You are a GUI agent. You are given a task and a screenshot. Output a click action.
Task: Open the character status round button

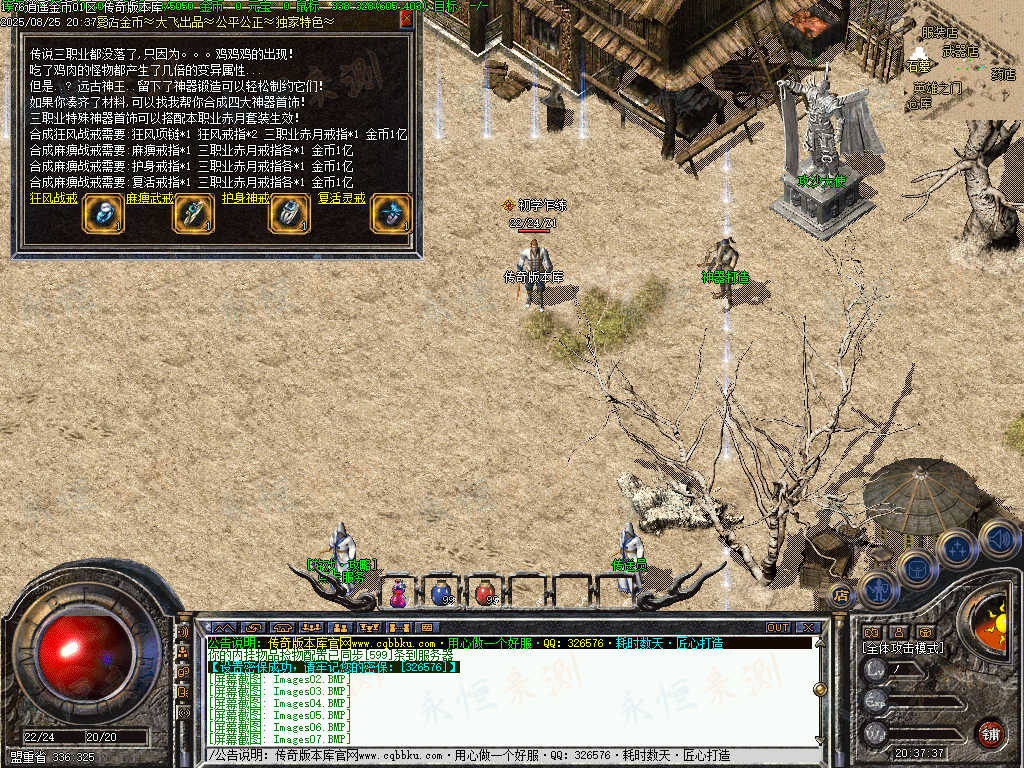[x=879, y=590]
